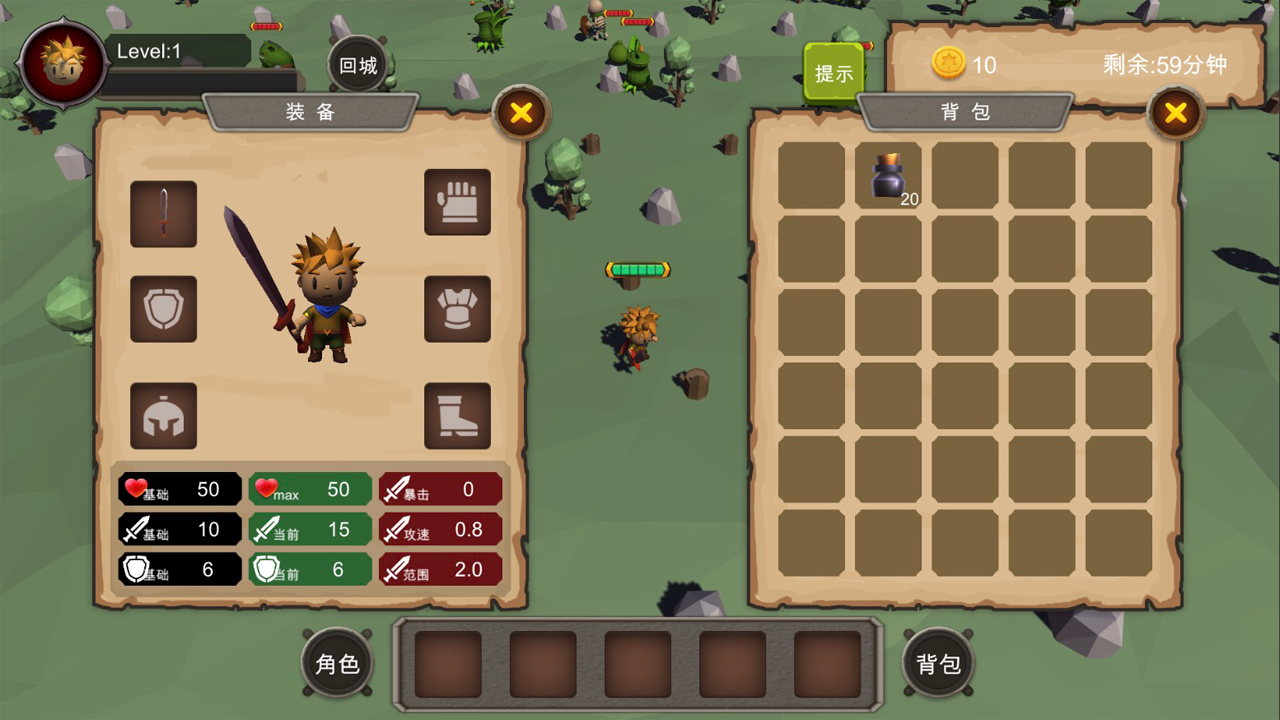Toggle the 背包 bag button at bottom
The height and width of the screenshot is (720, 1280).
click(938, 663)
